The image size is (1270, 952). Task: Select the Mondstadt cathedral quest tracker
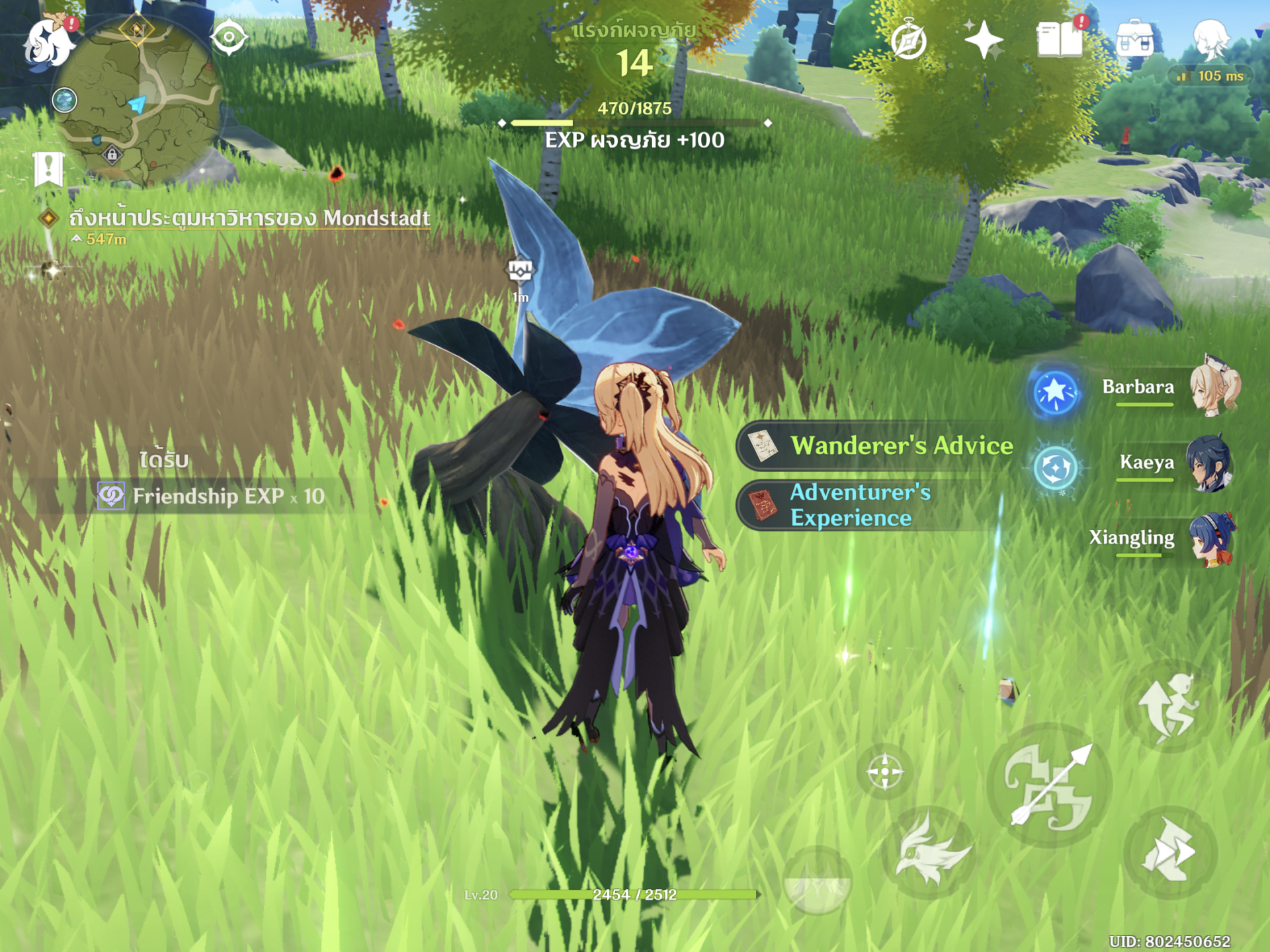point(249,218)
